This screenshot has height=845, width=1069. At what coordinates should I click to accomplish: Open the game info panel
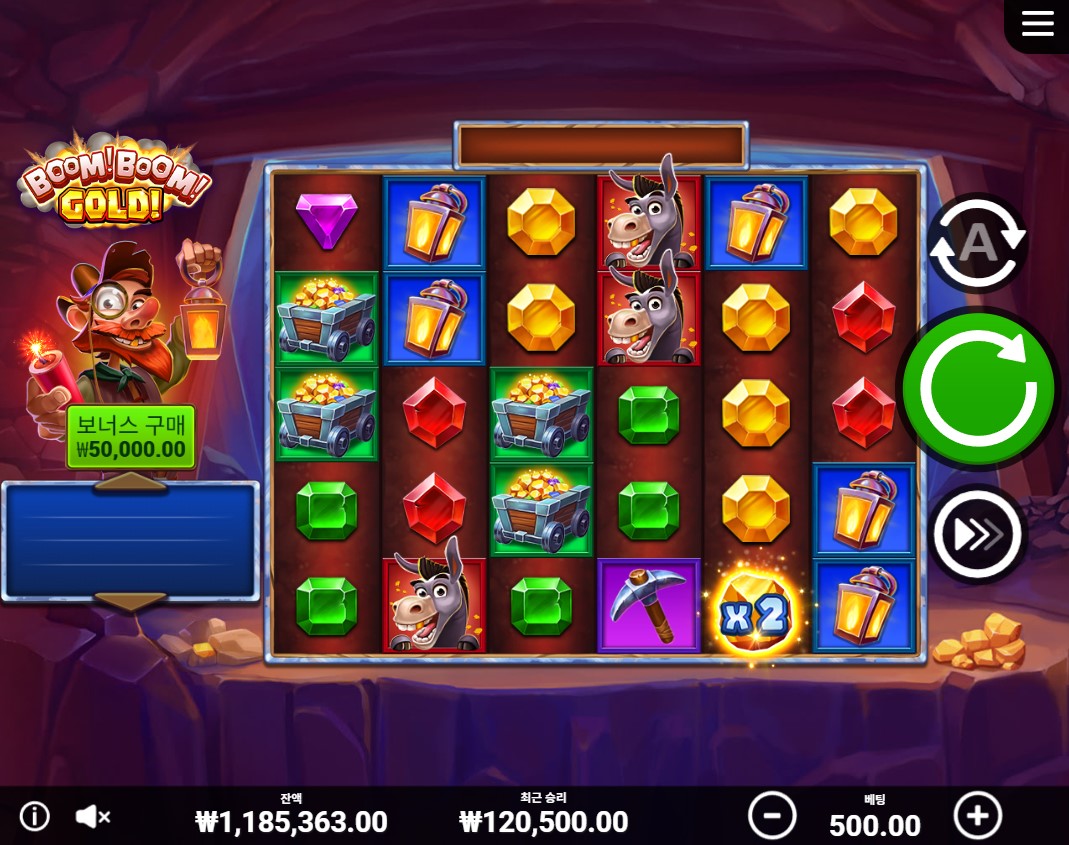click(x=35, y=816)
